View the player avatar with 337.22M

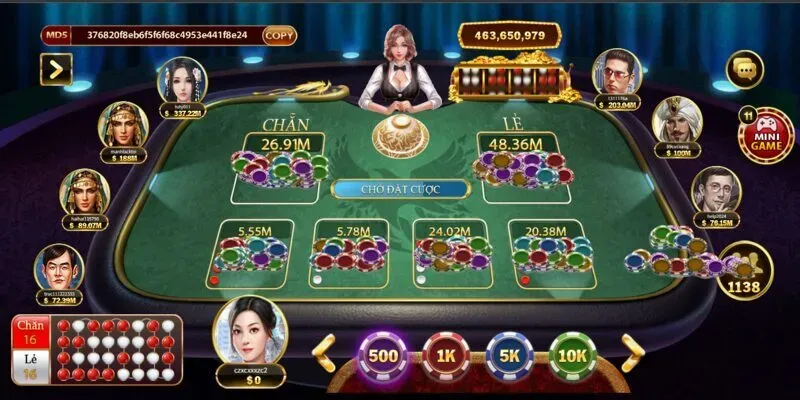coord(180,81)
